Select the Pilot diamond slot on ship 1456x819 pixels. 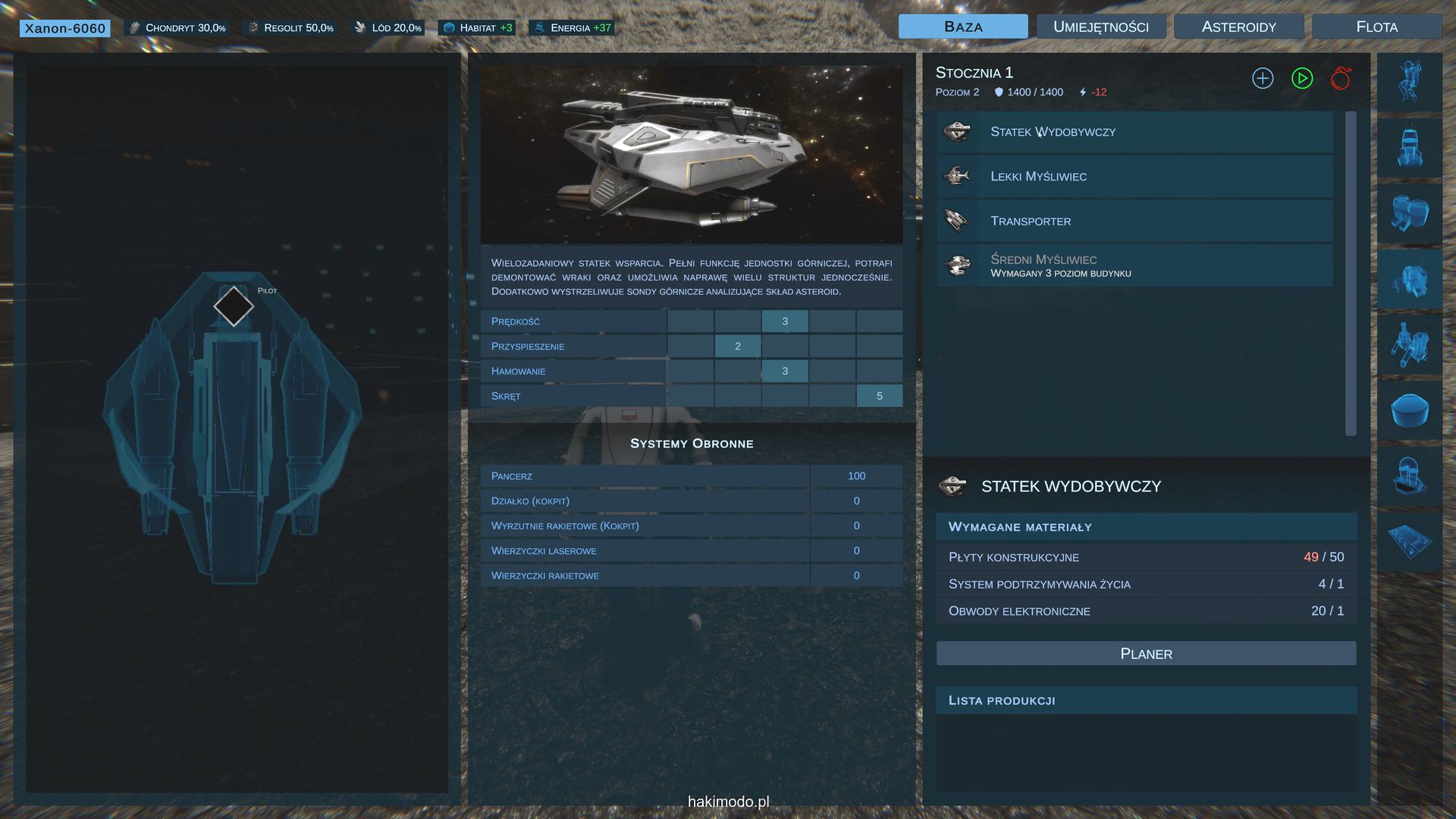point(234,306)
